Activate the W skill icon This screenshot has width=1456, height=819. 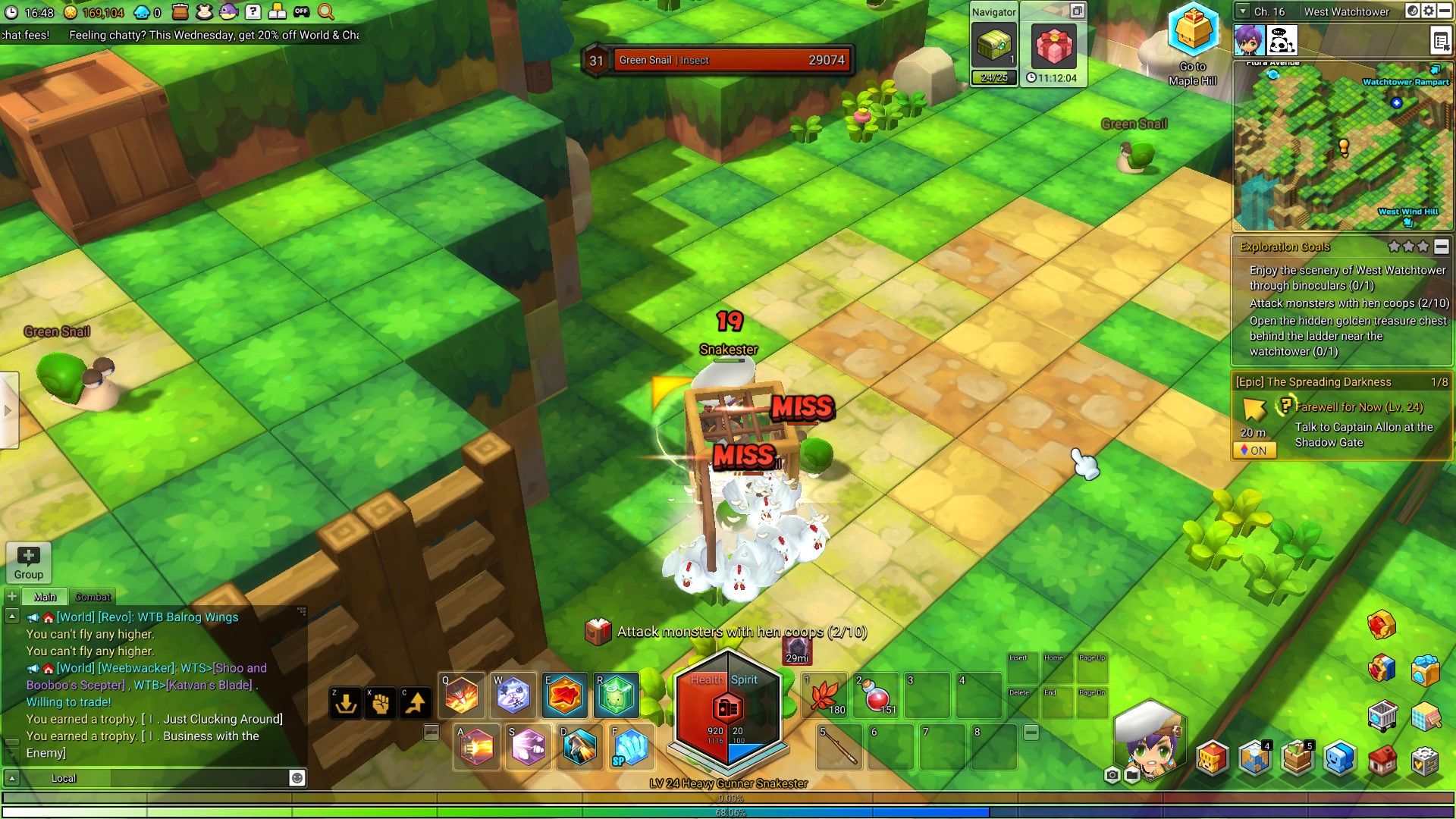(x=513, y=695)
